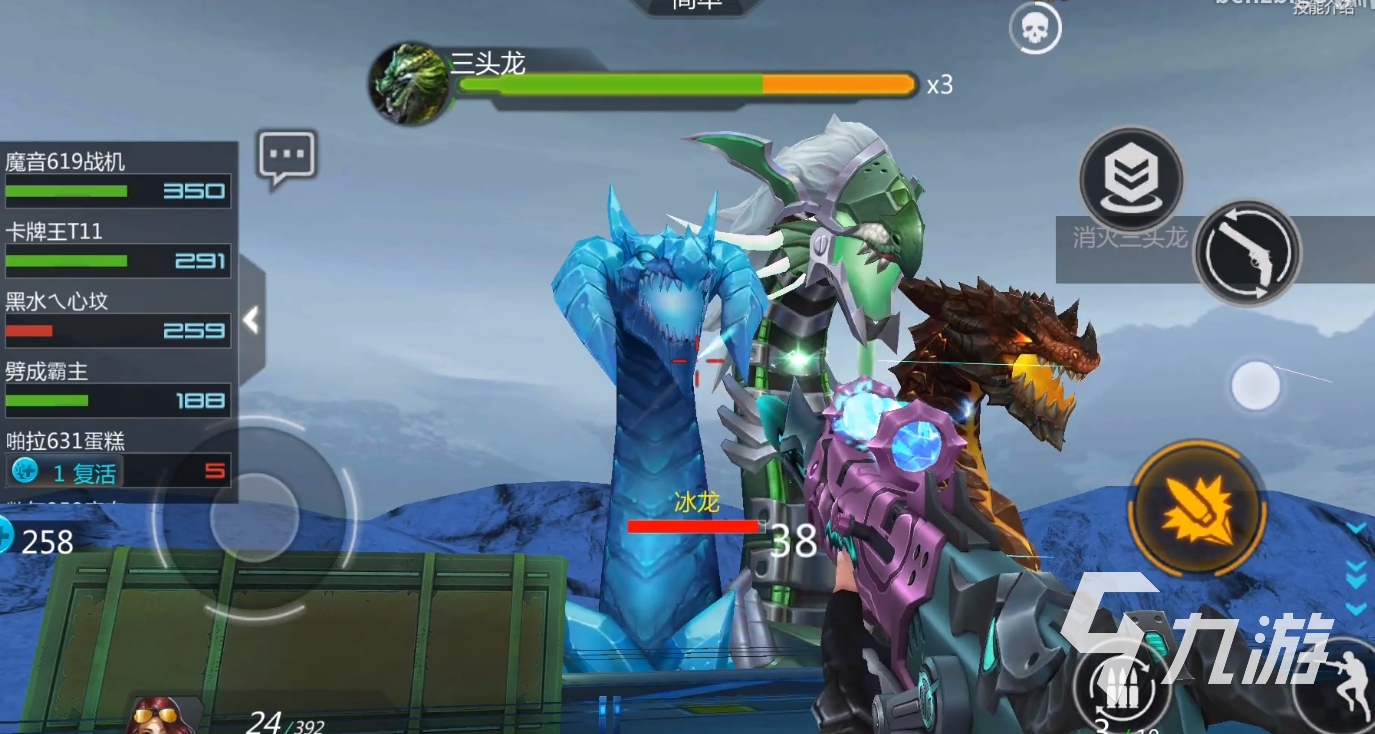The height and width of the screenshot is (734, 1375).
Task: Tap the virtual movement joystick
Action: 255,517
